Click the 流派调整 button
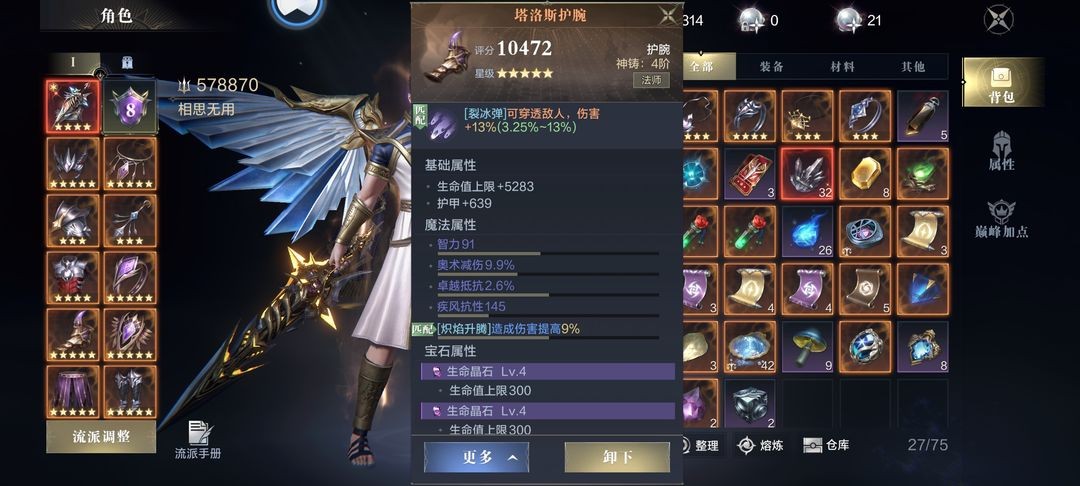Image resolution: width=1080 pixels, height=486 pixels. tap(101, 436)
